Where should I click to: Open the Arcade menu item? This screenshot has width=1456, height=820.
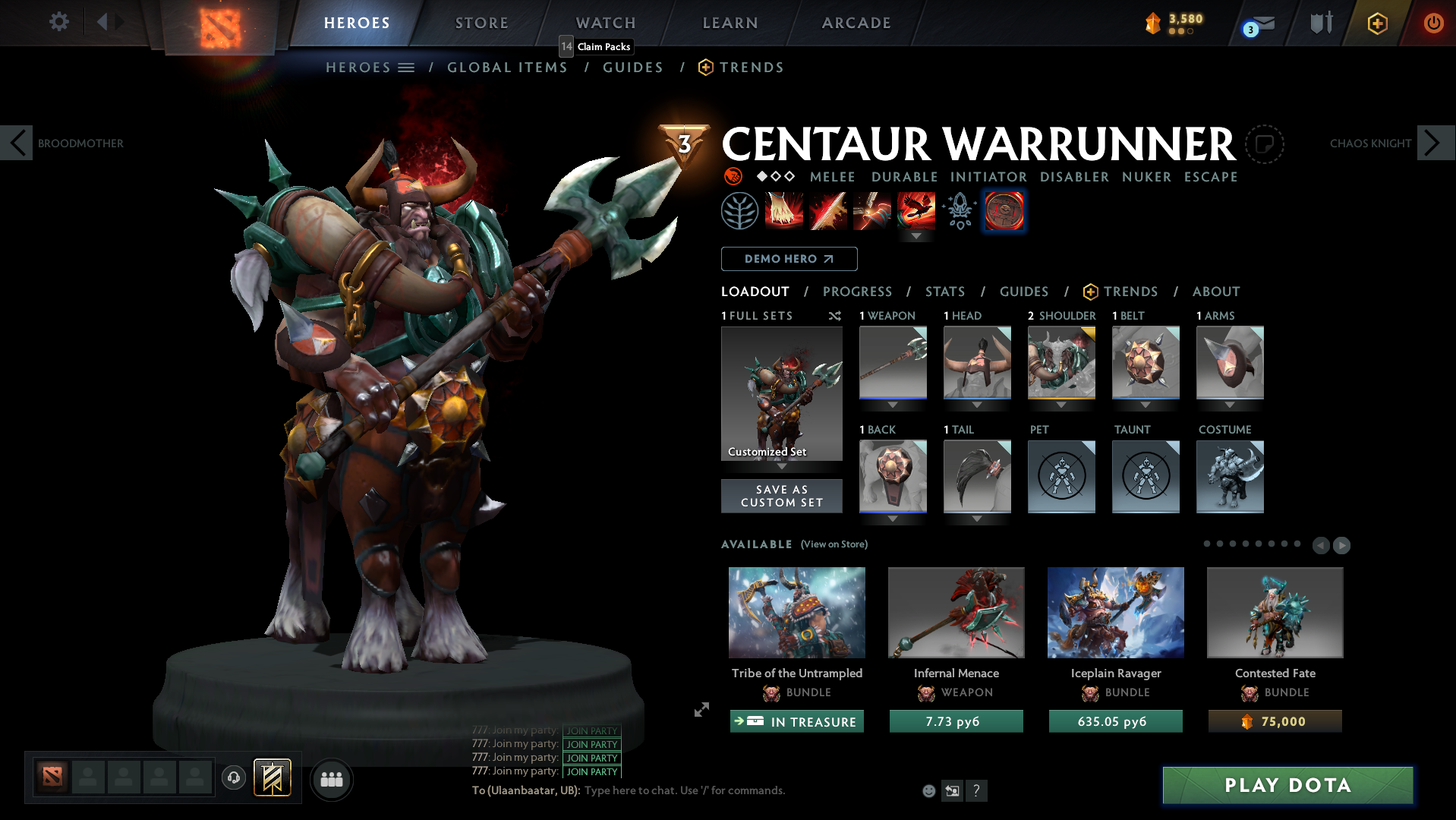[856, 23]
